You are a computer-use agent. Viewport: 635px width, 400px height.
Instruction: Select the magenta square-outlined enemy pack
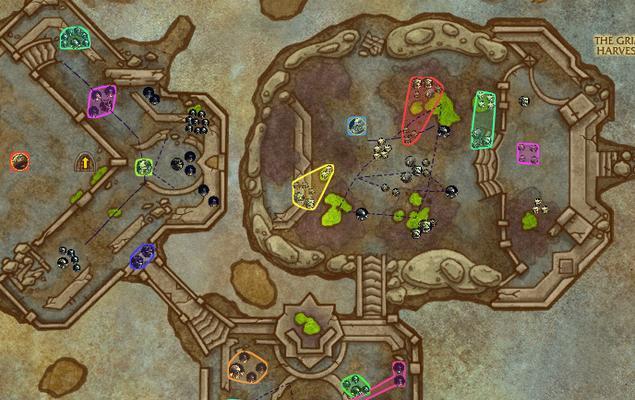(528, 153)
